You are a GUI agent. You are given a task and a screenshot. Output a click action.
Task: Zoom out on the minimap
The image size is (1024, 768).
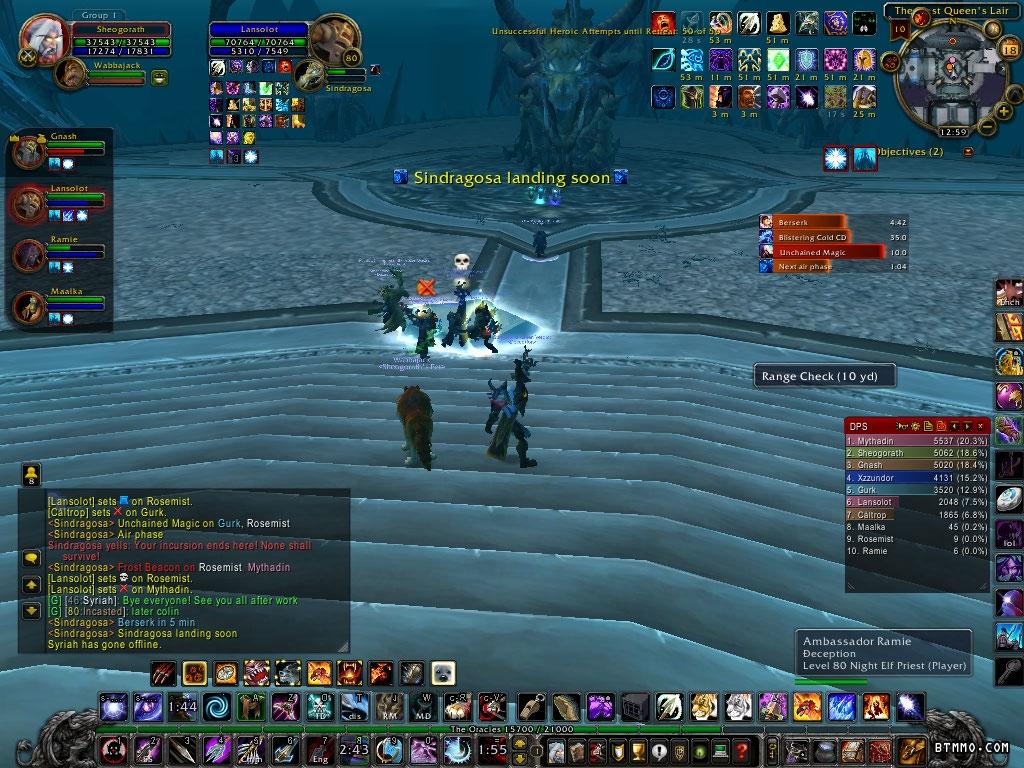point(987,127)
